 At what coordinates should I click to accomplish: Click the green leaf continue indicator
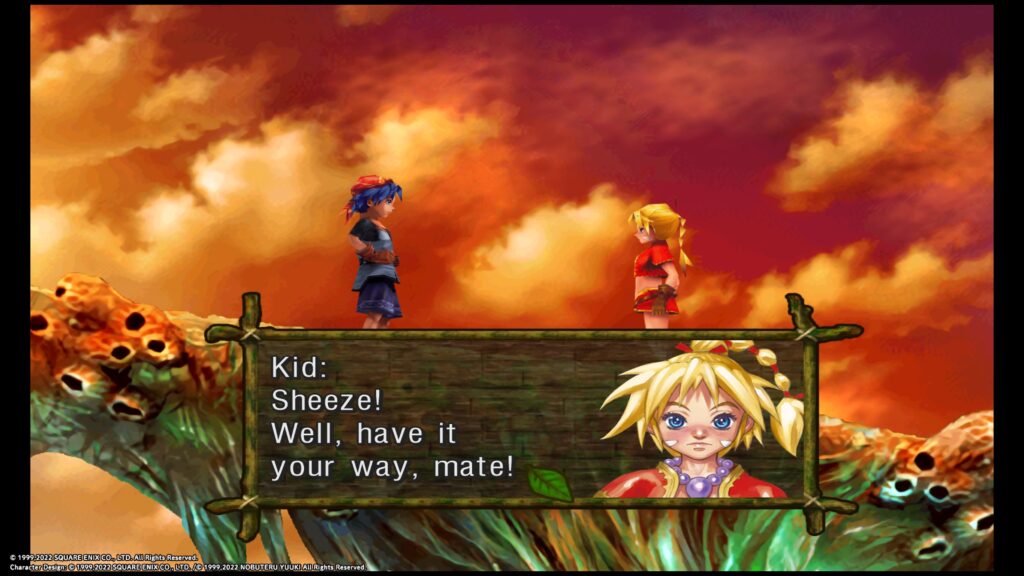[549, 483]
